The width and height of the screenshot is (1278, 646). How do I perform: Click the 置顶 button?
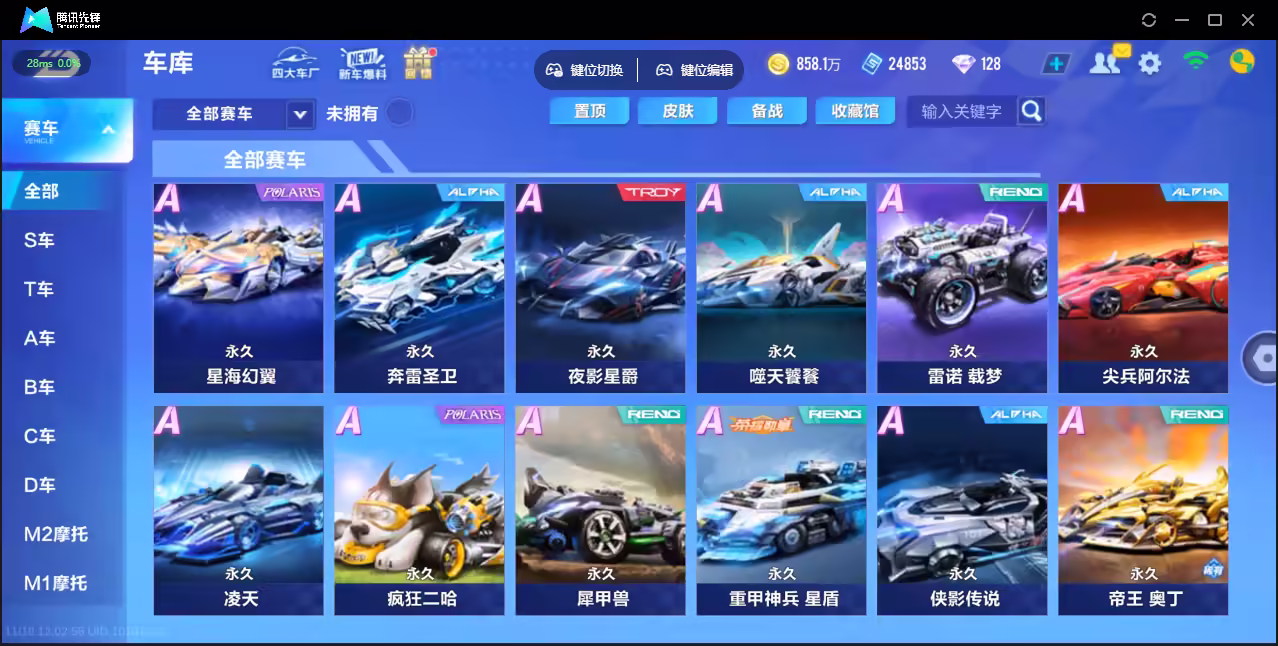[589, 111]
